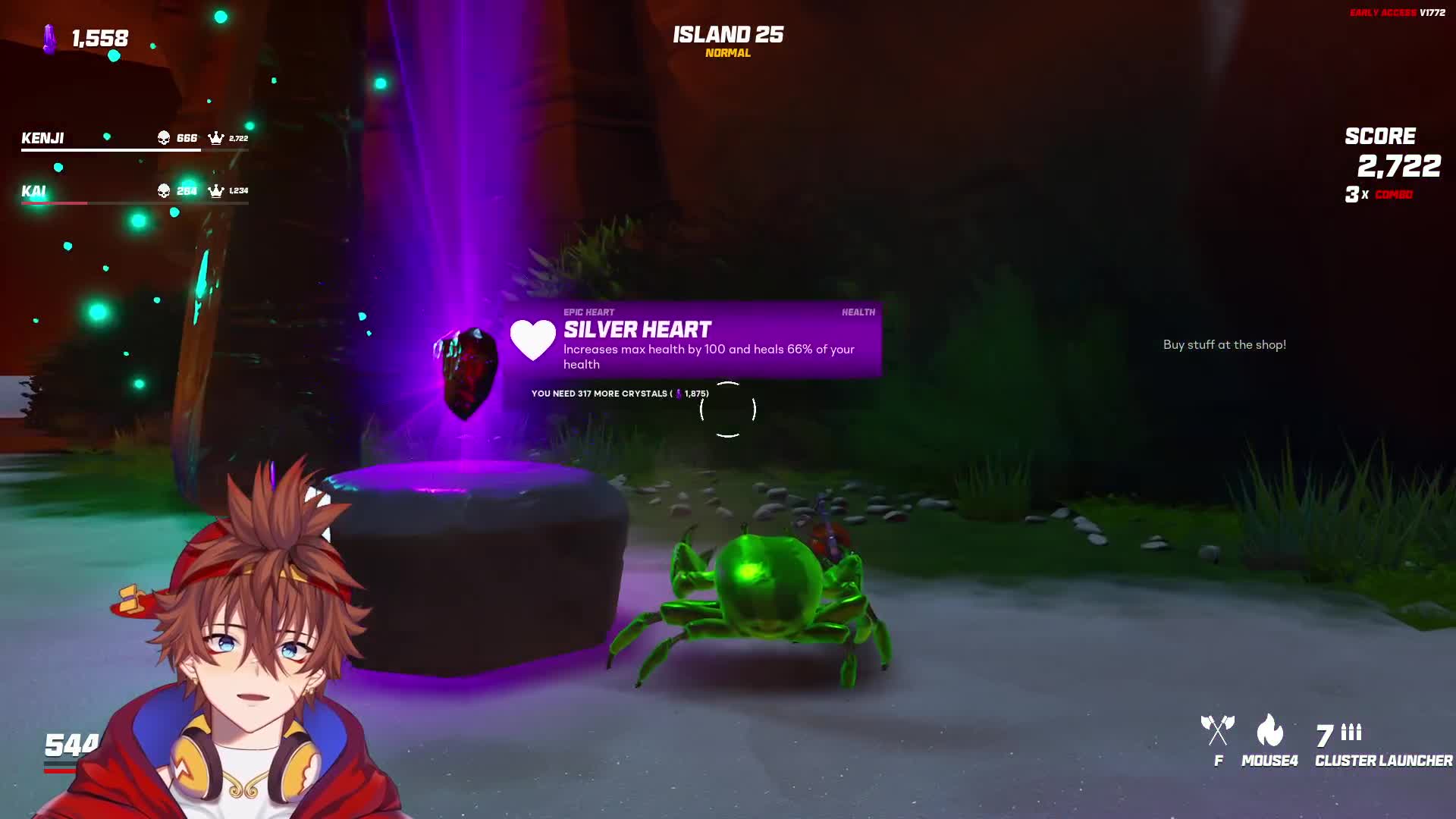Activate the crossed axes ability icon
This screenshot has width=1456, height=819.
point(1217,730)
